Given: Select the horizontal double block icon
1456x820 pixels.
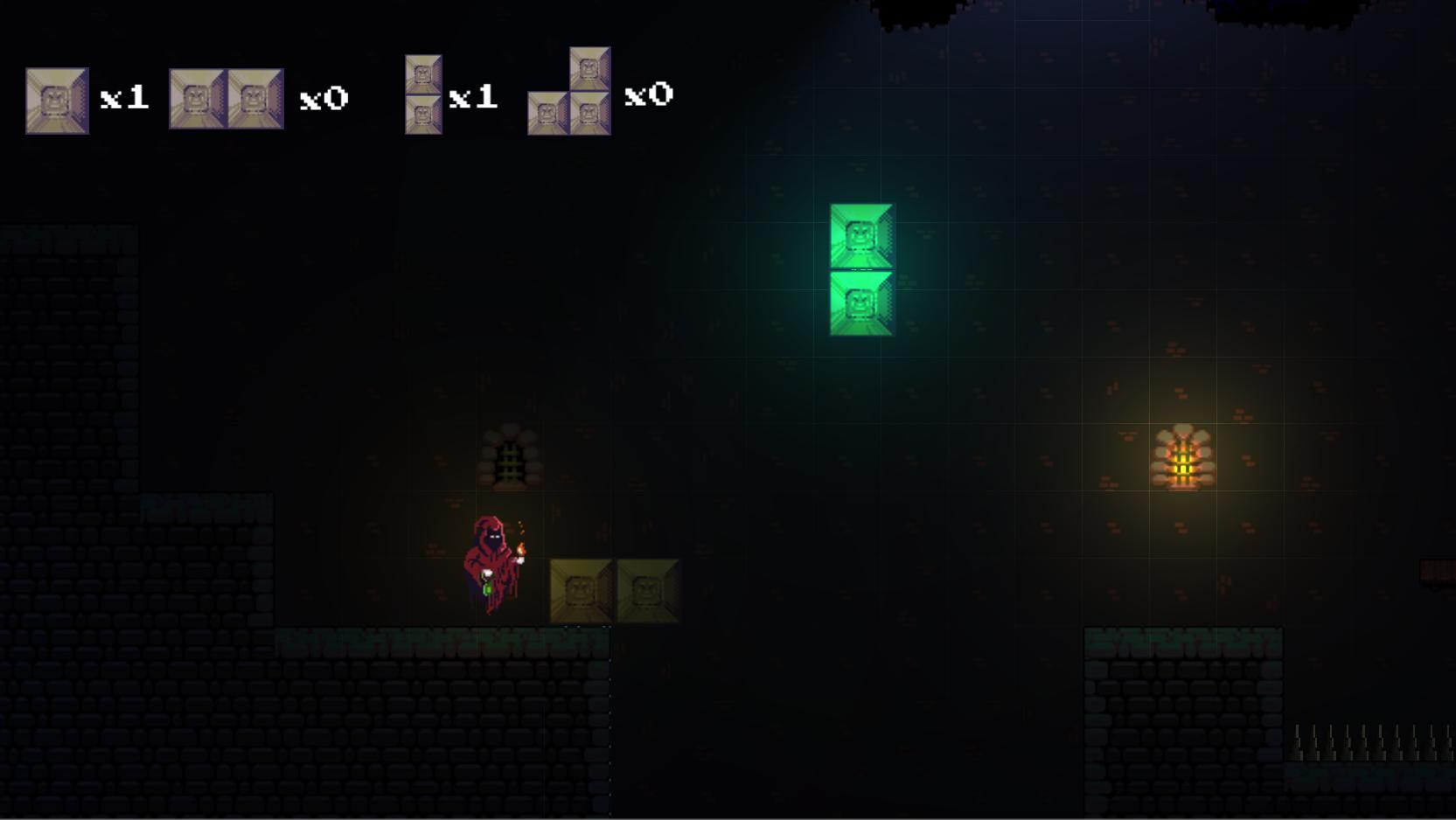Looking at the screenshot, I should [x=226, y=99].
